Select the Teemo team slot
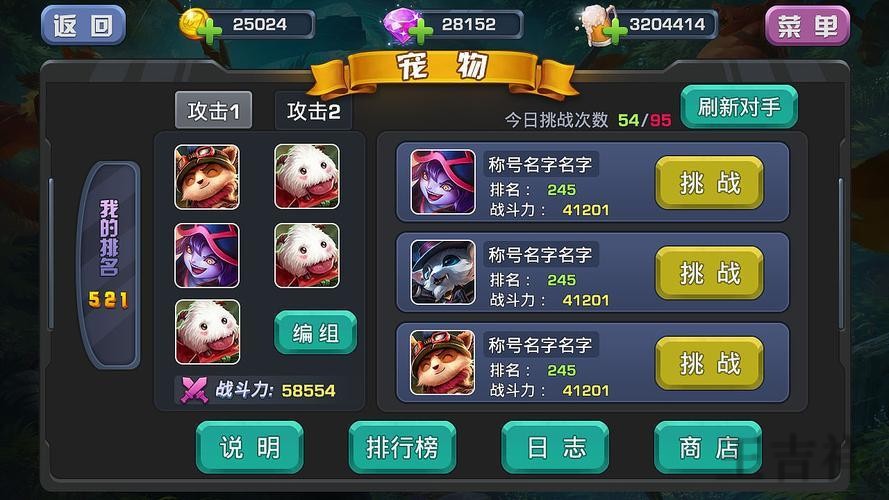The height and width of the screenshot is (500, 889). click(207, 176)
